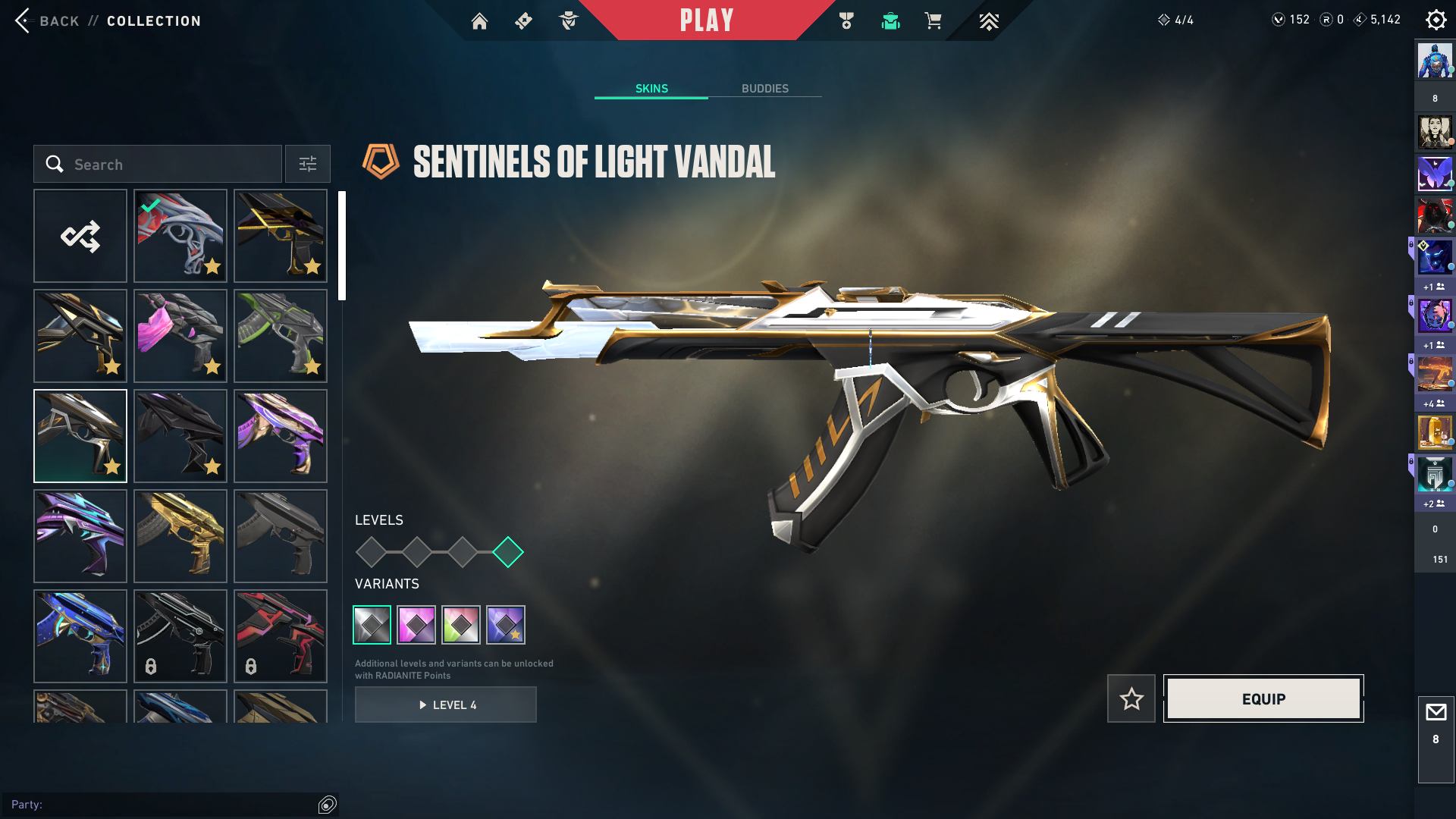Select the random shuffle skin tile
1456x819 pixels.
point(80,236)
